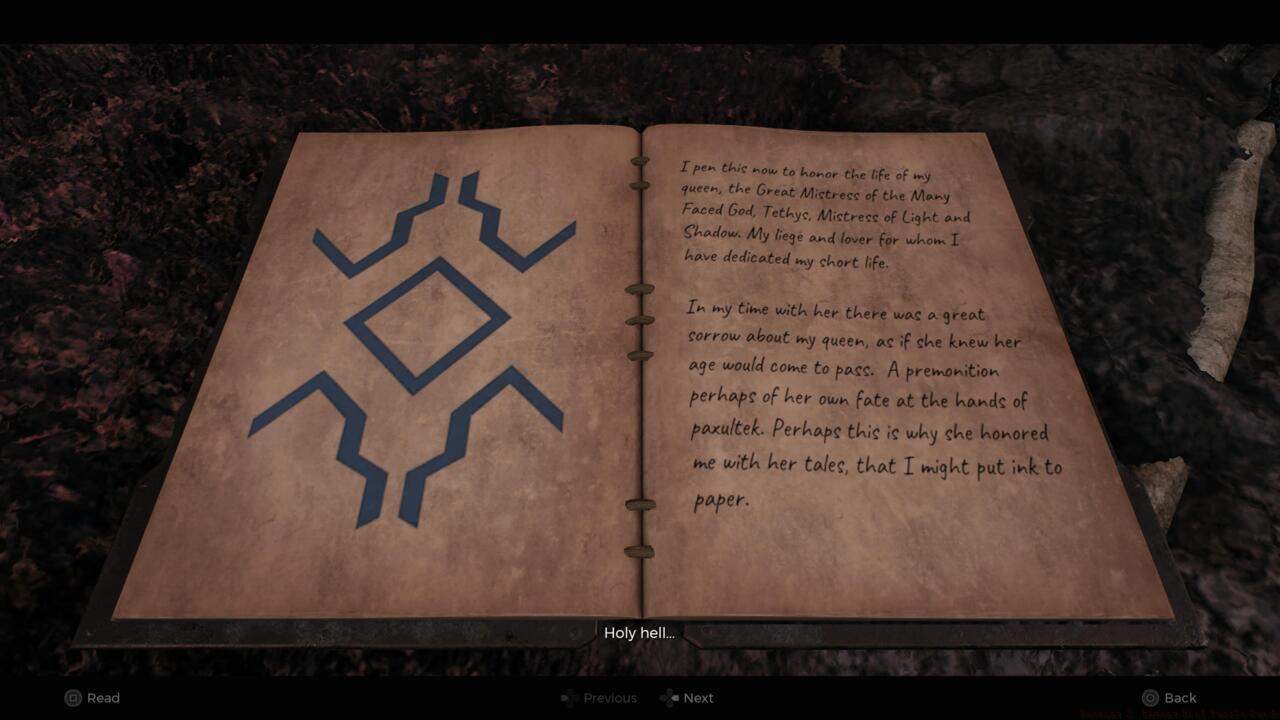Click the d-pad Previous page icon
The height and width of the screenshot is (720, 1280).
pos(568,698)
